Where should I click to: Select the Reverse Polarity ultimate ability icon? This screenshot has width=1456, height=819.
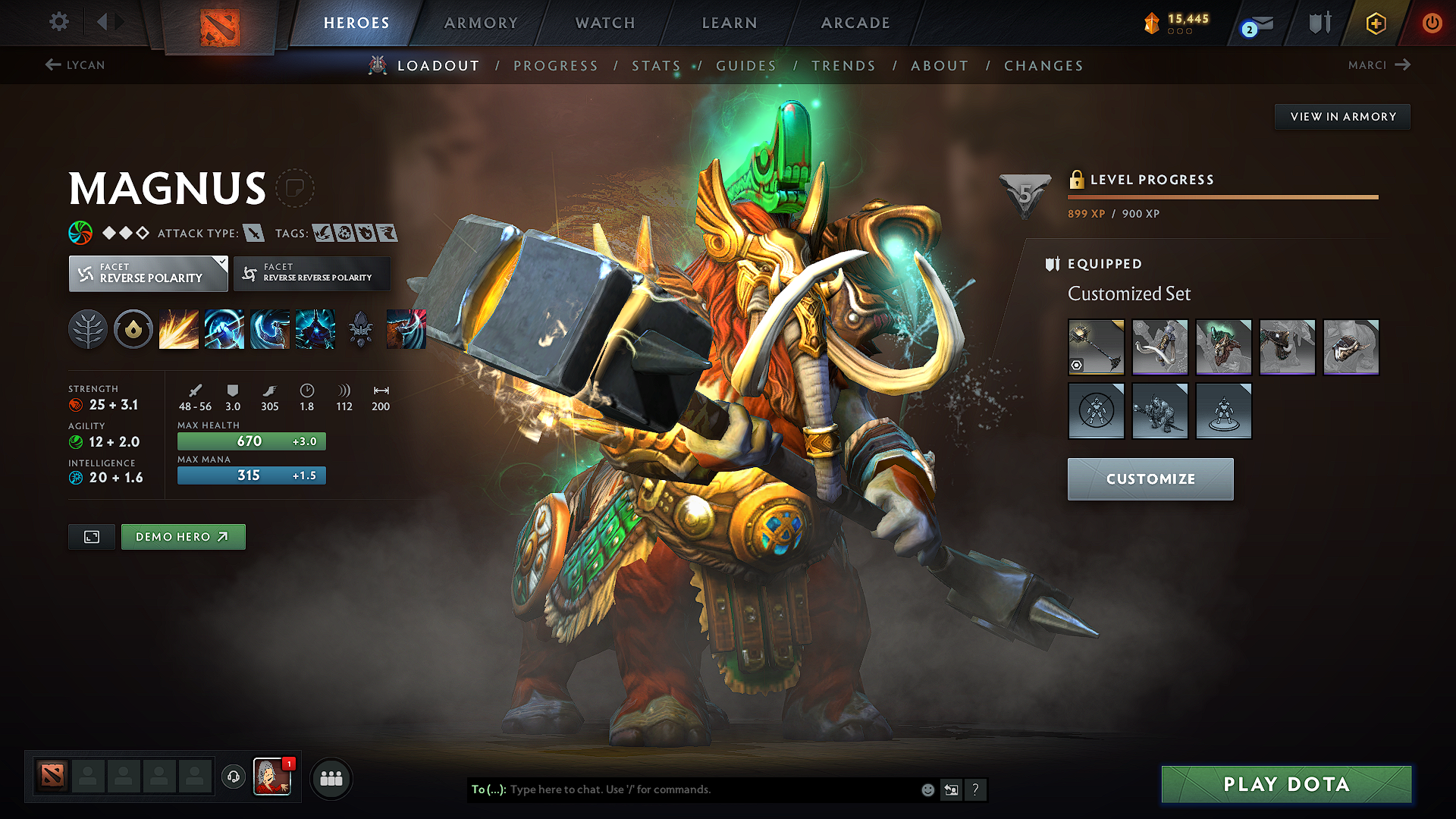pos(315,328)
